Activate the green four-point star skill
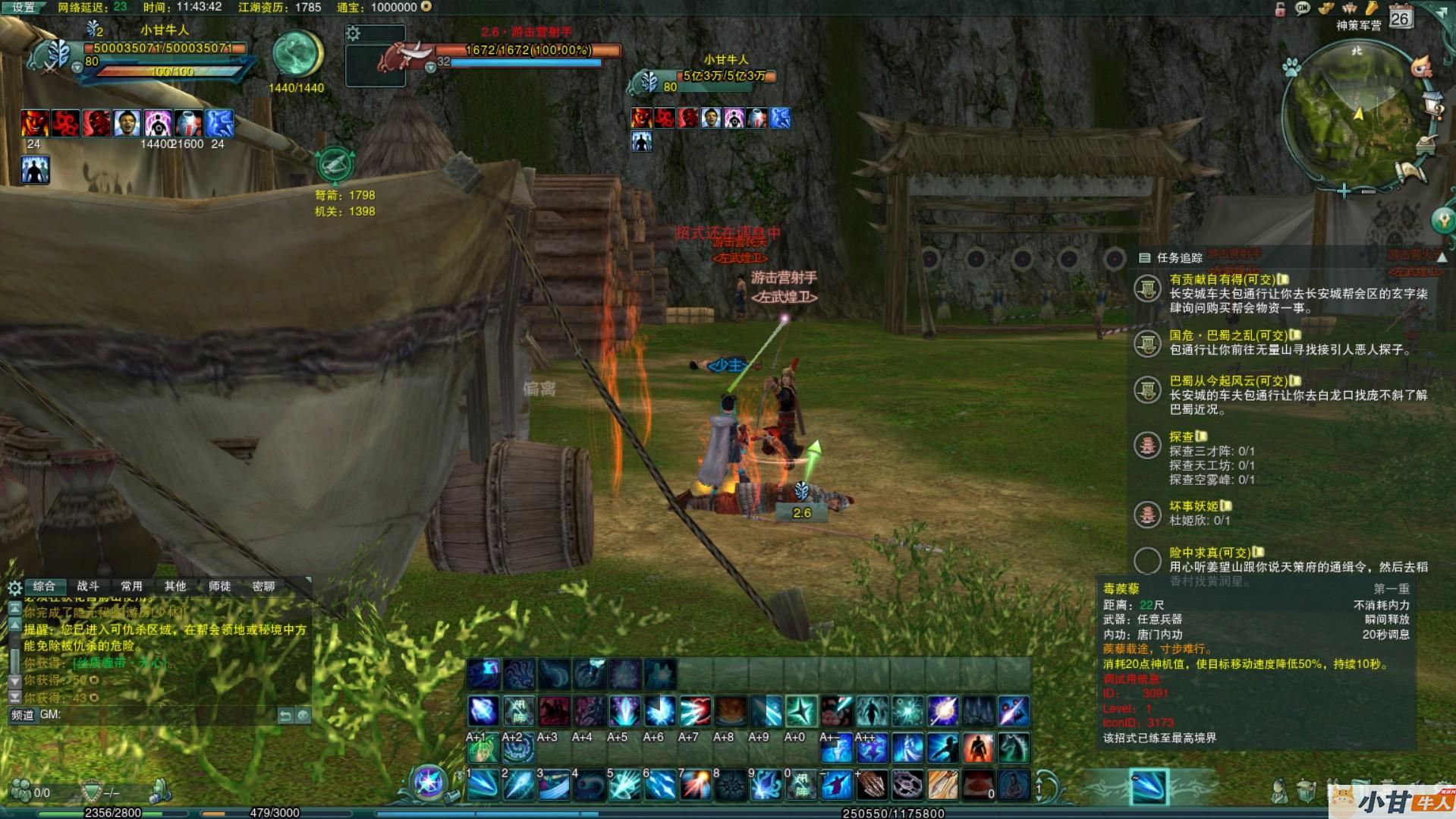This screenshot has height=819, width=1456. (x=801, y=711)
